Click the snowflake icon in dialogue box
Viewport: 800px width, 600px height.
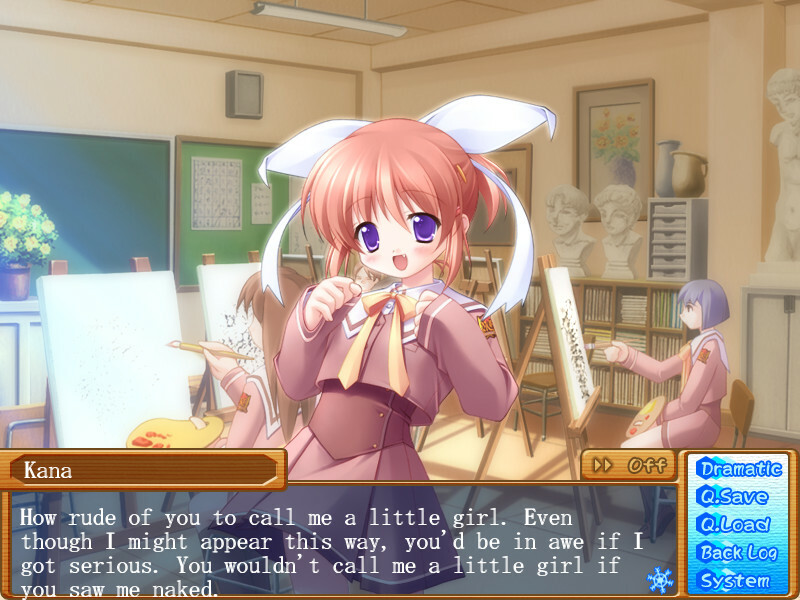click(660, 579)
